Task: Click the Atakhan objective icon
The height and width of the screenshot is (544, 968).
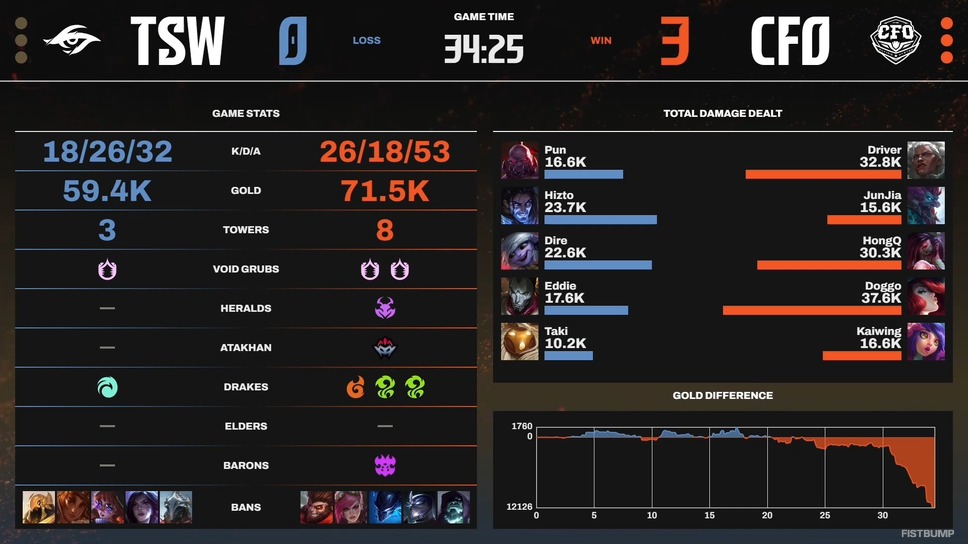Action: pyautogui.click(x=384, y=347)
